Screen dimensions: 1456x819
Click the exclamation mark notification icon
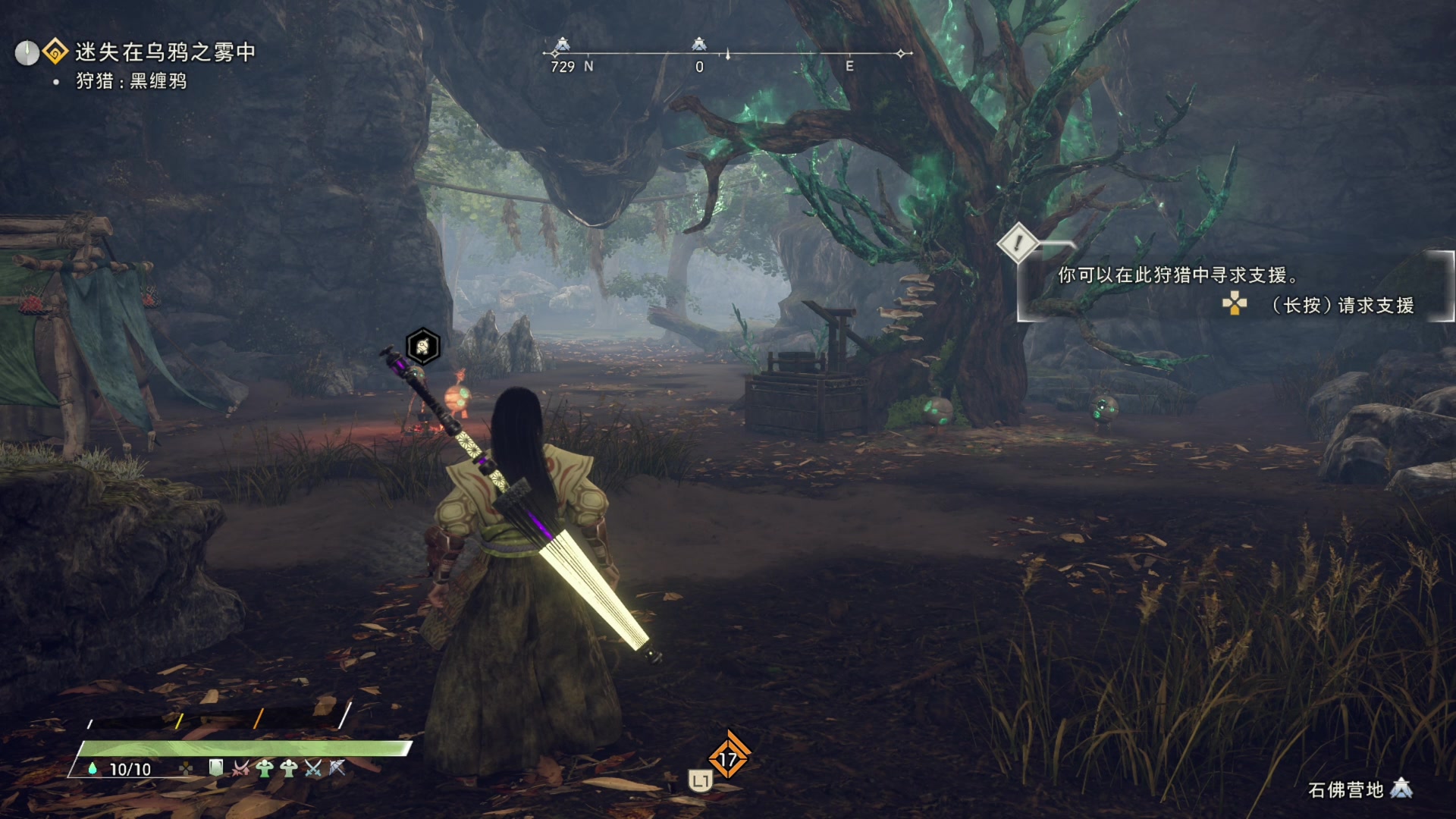tap(1017, 243)
